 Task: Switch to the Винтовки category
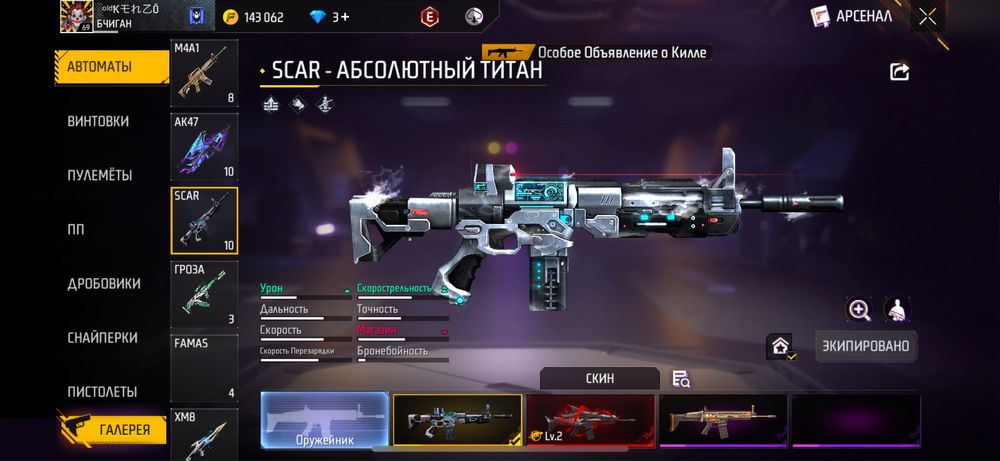(x=99, y=121)
